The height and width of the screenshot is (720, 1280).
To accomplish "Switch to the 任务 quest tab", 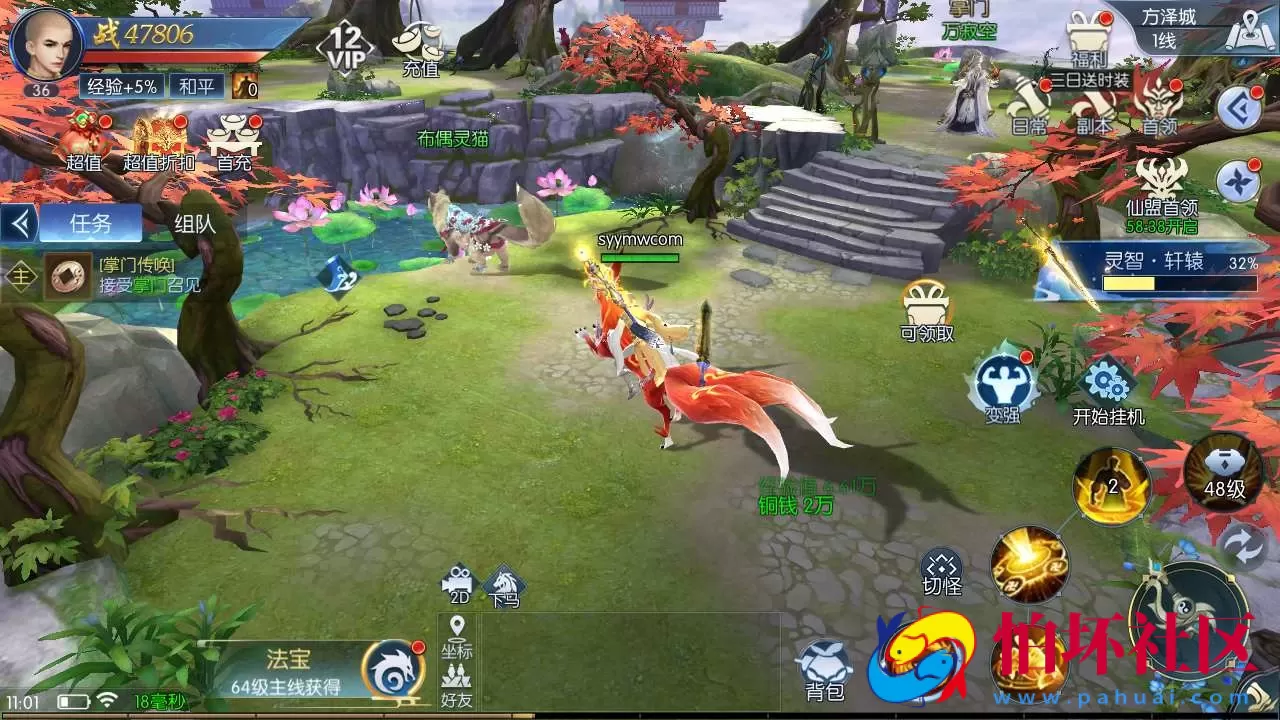I will pyautogui.click(x=91, y=223).
